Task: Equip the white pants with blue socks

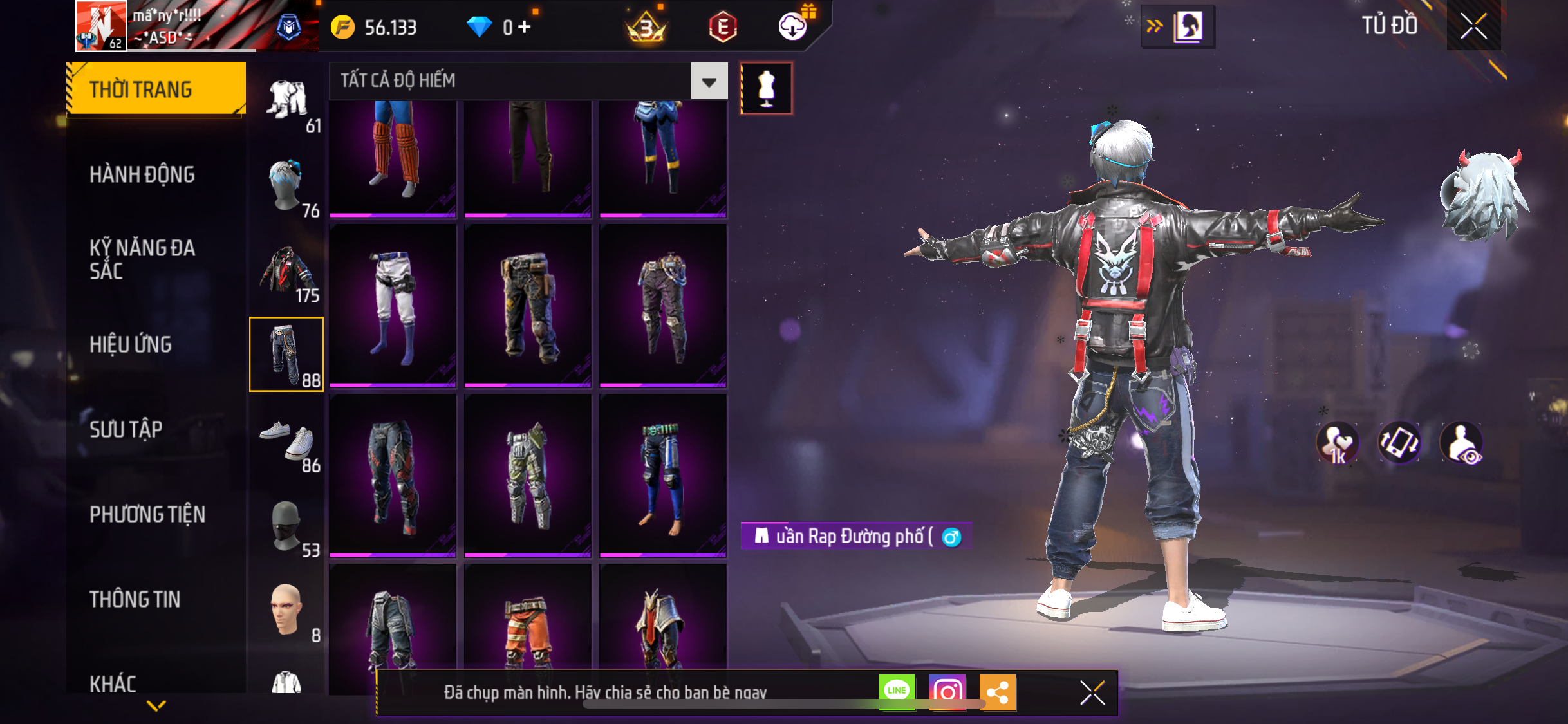Action: point(393,305)
